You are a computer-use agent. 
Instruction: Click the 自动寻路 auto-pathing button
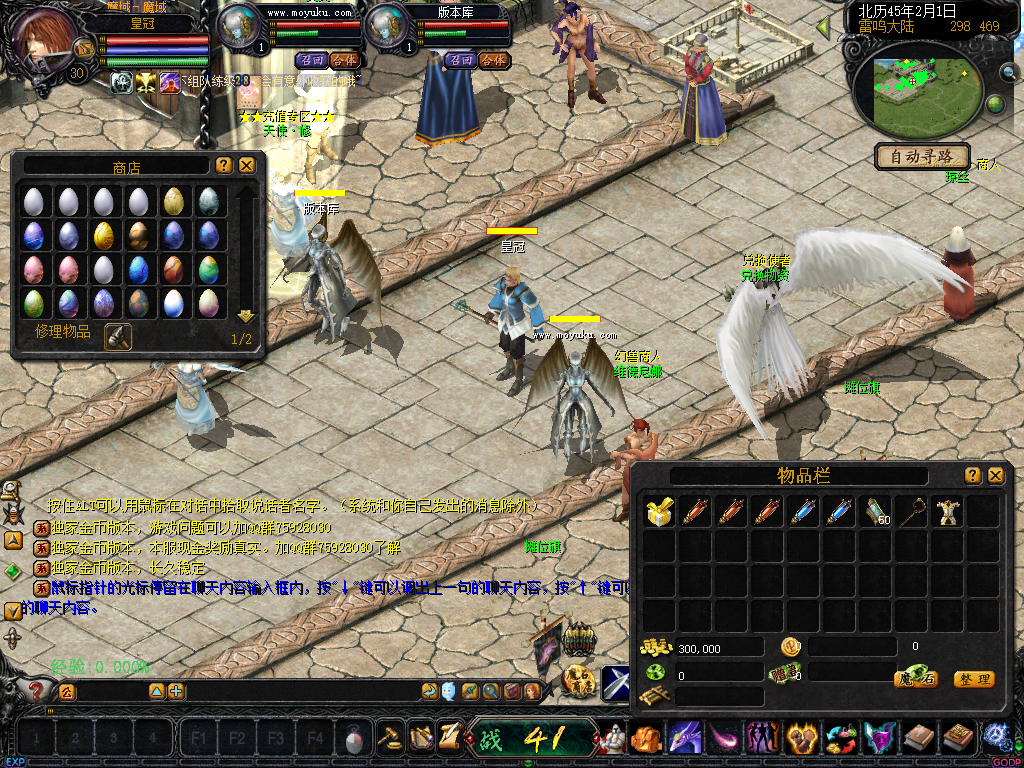(x=922, y=156)
